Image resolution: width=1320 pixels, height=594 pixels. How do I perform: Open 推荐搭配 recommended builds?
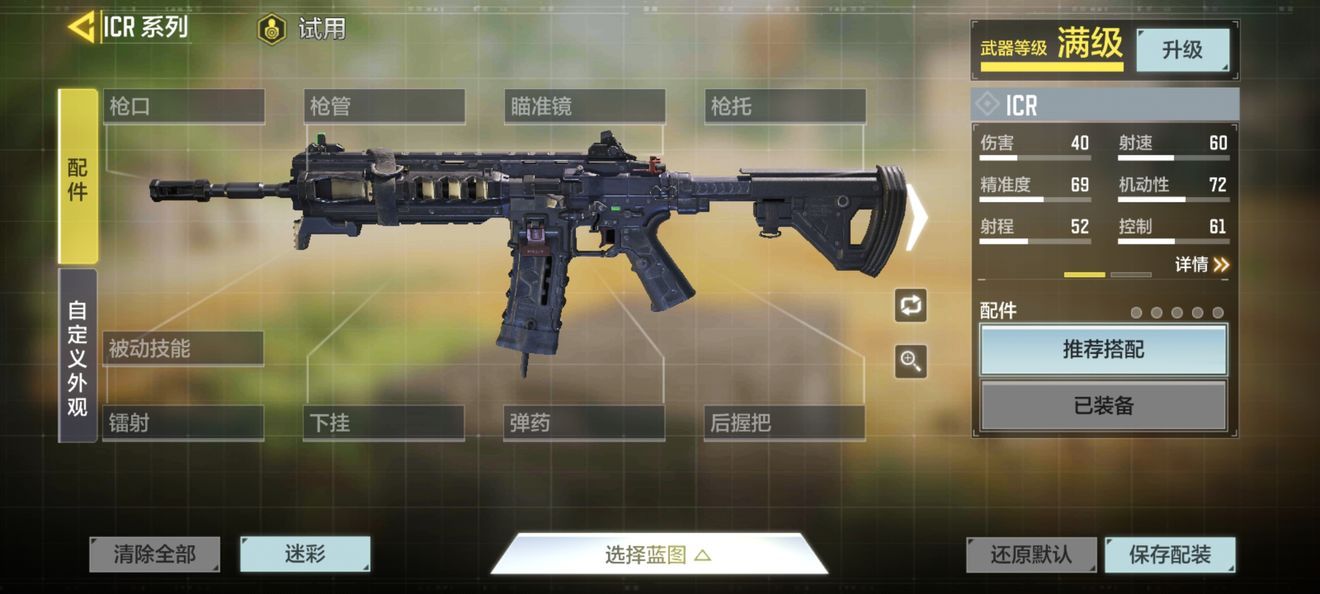[x=1103, y=350]
